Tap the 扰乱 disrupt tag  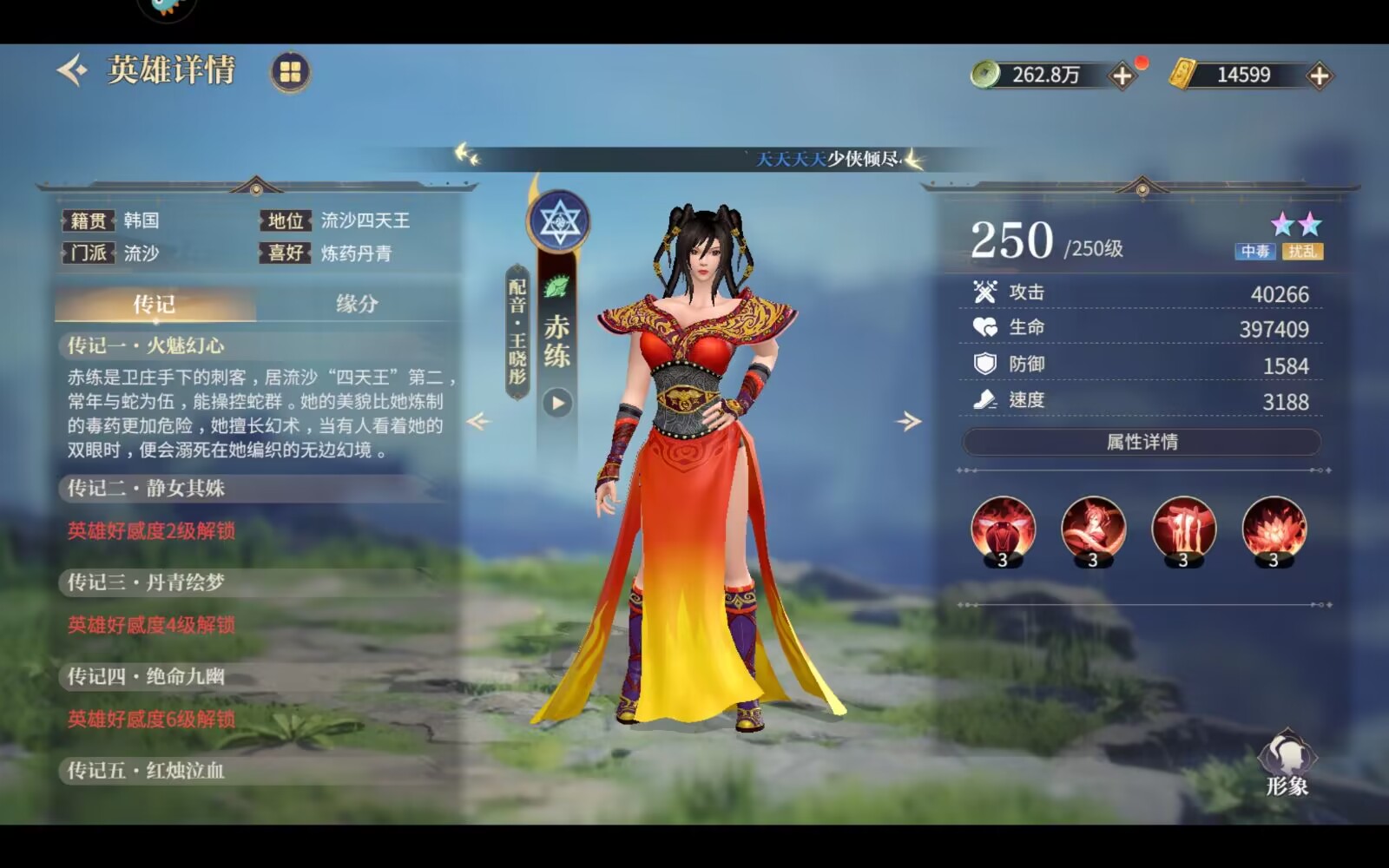(x=1302, y=252)
